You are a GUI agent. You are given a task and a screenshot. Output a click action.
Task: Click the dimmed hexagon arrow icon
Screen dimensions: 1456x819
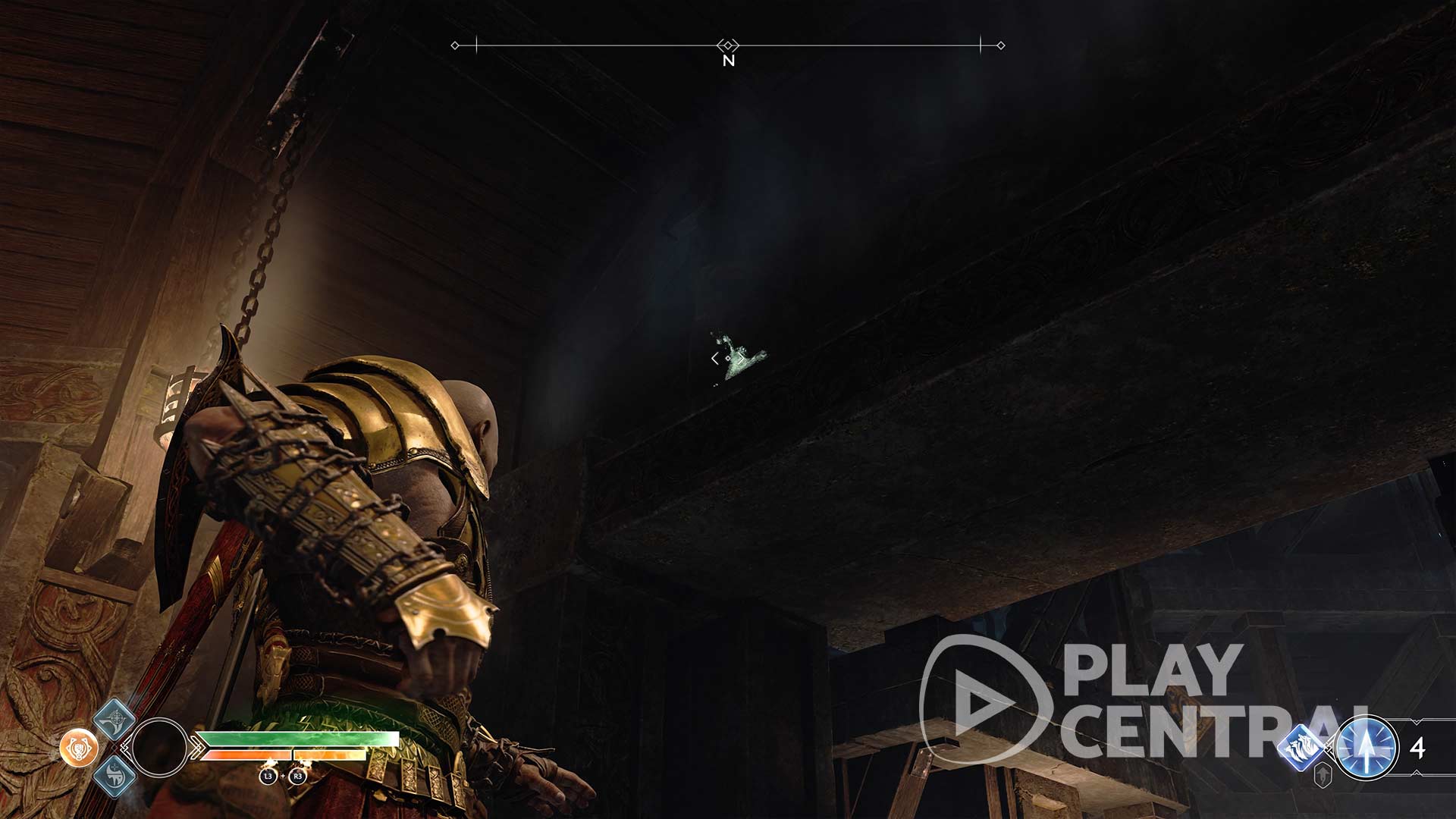pyautogui.click(x=1324, y=776)
